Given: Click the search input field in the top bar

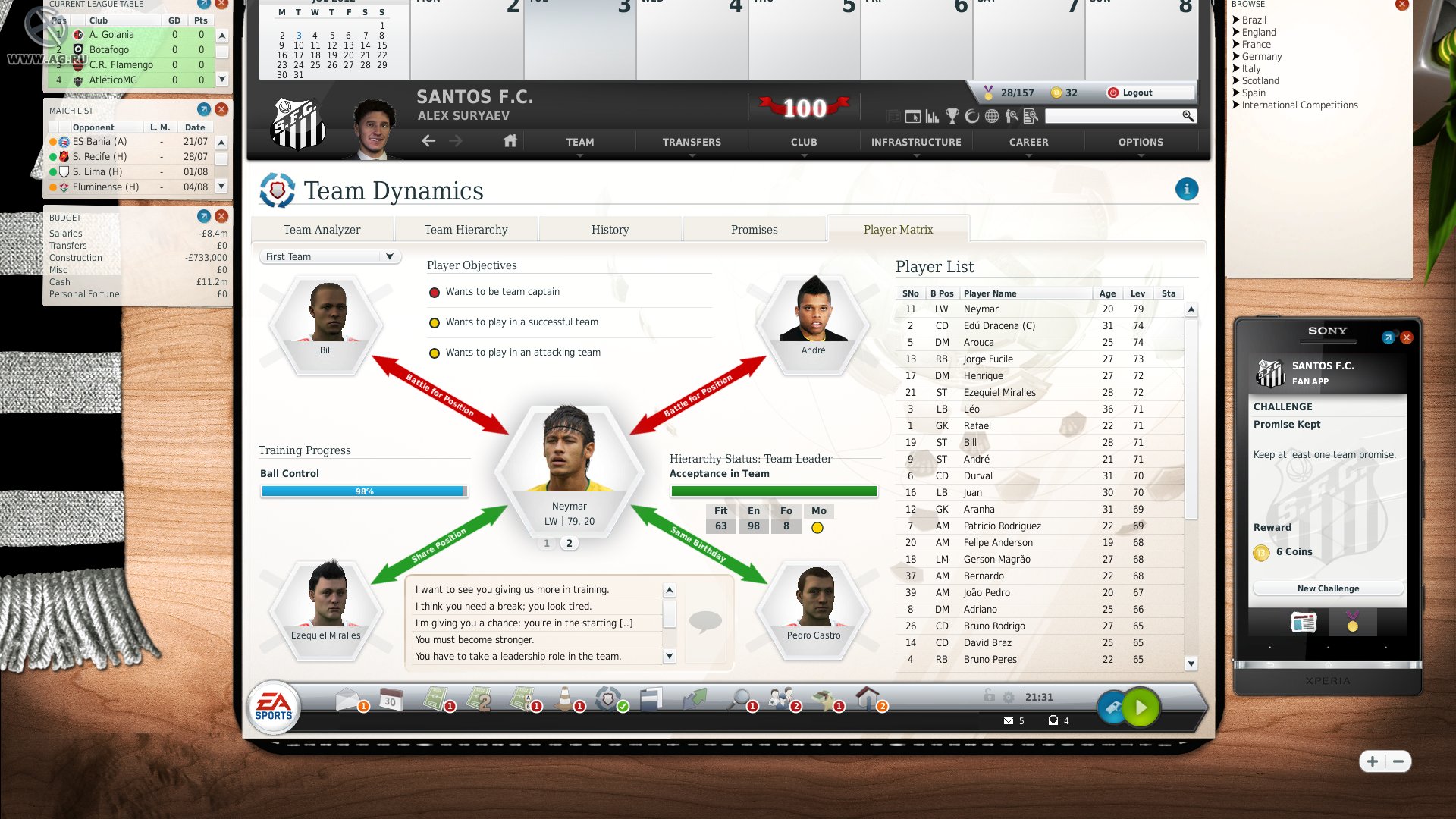Looking at the screenshot, I should pyautogui.click(x=1115, y=117).
